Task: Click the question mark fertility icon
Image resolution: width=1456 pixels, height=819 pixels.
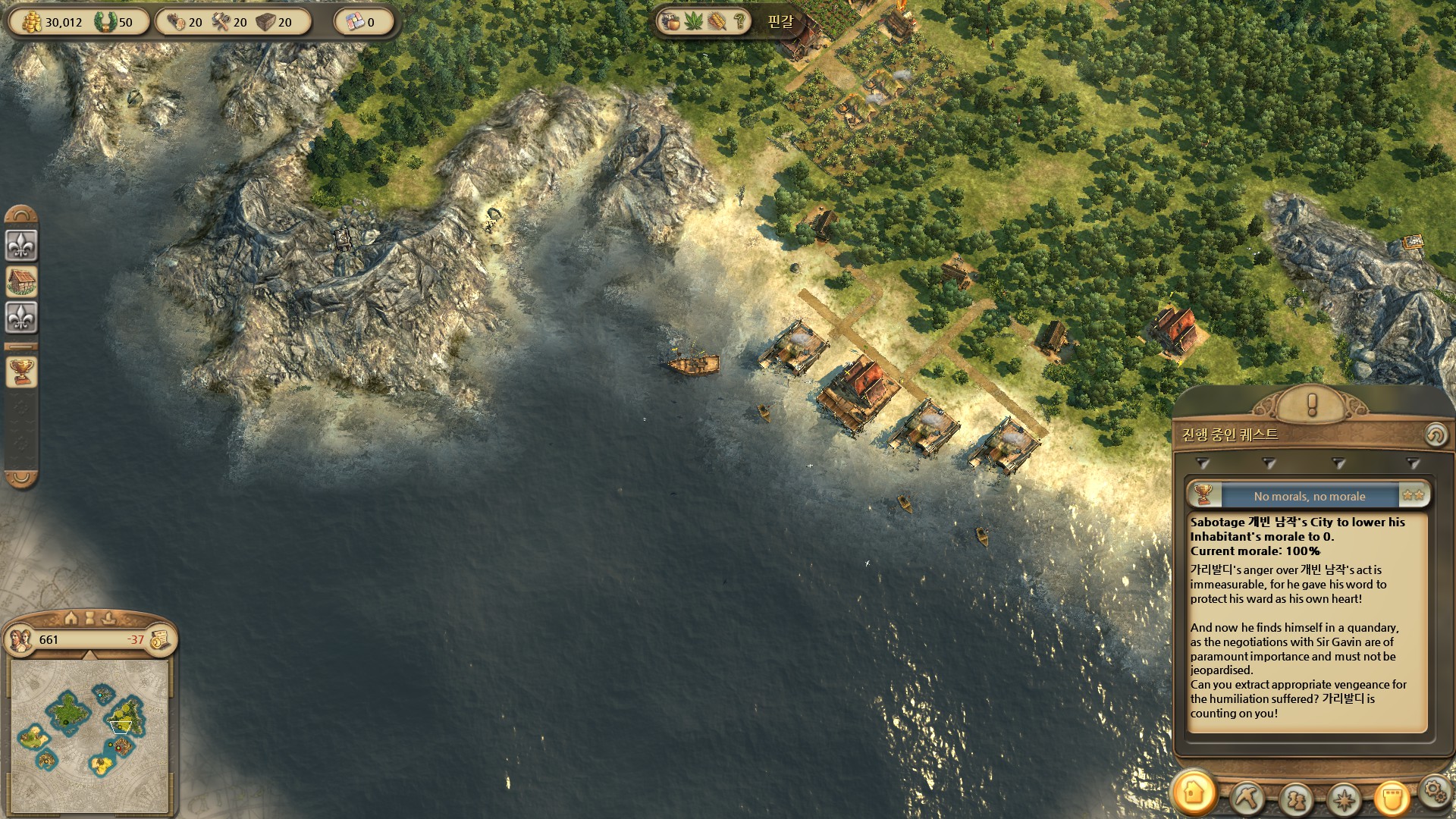Action: tap(739, 21)
